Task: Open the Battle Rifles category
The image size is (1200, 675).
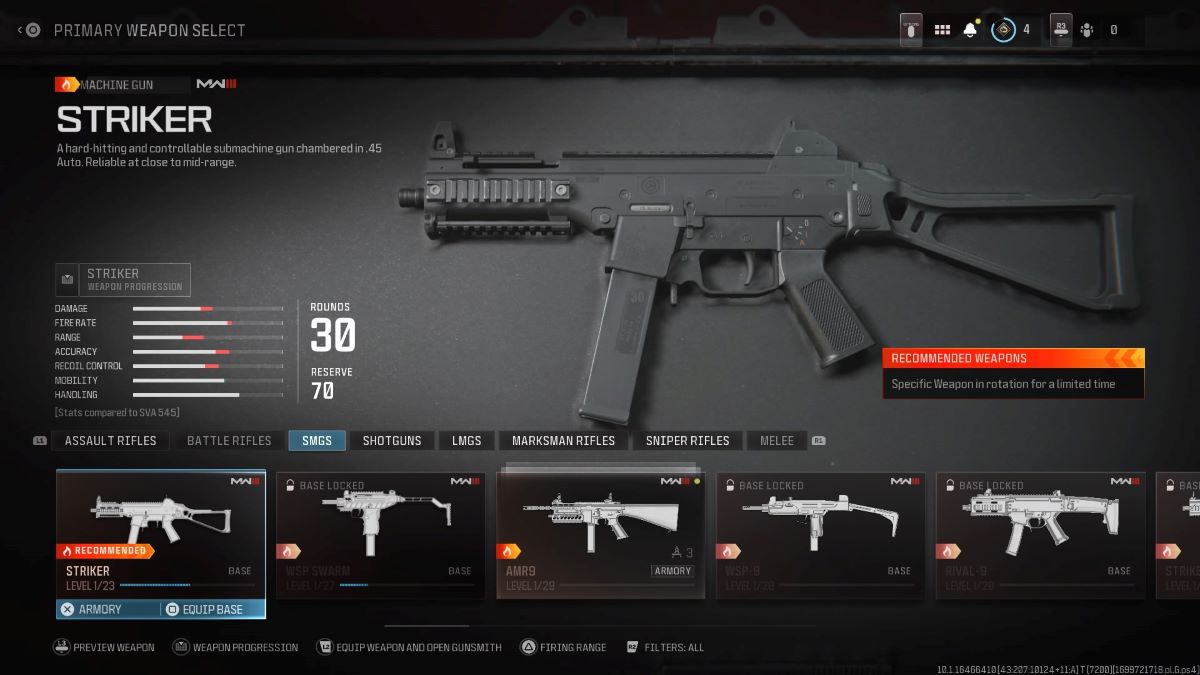Action: pos(229,440)
